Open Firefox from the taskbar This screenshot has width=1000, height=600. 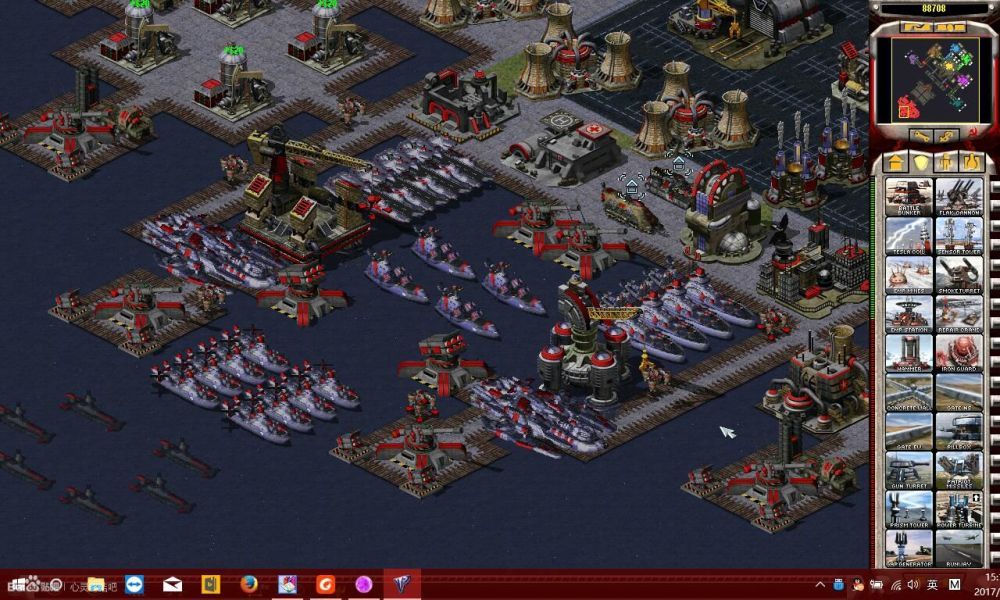pyautogui.click(x=250, y=584)
